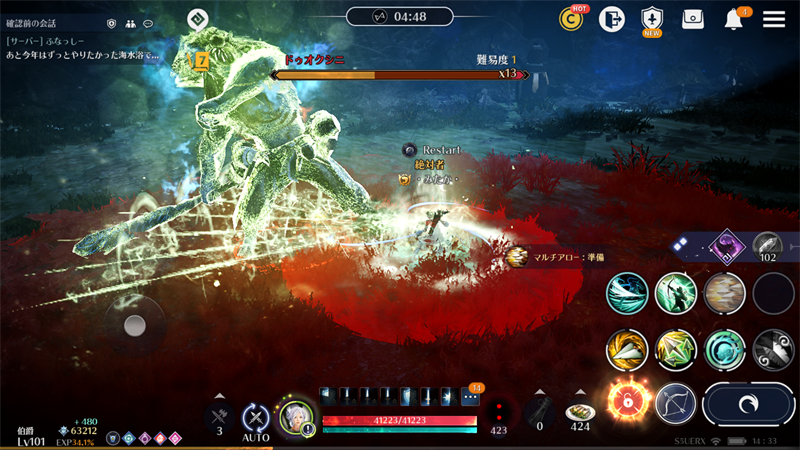Expand the buff list ellipsis button
The width and height of the screenshot is (800, 450).
point(470,396)
